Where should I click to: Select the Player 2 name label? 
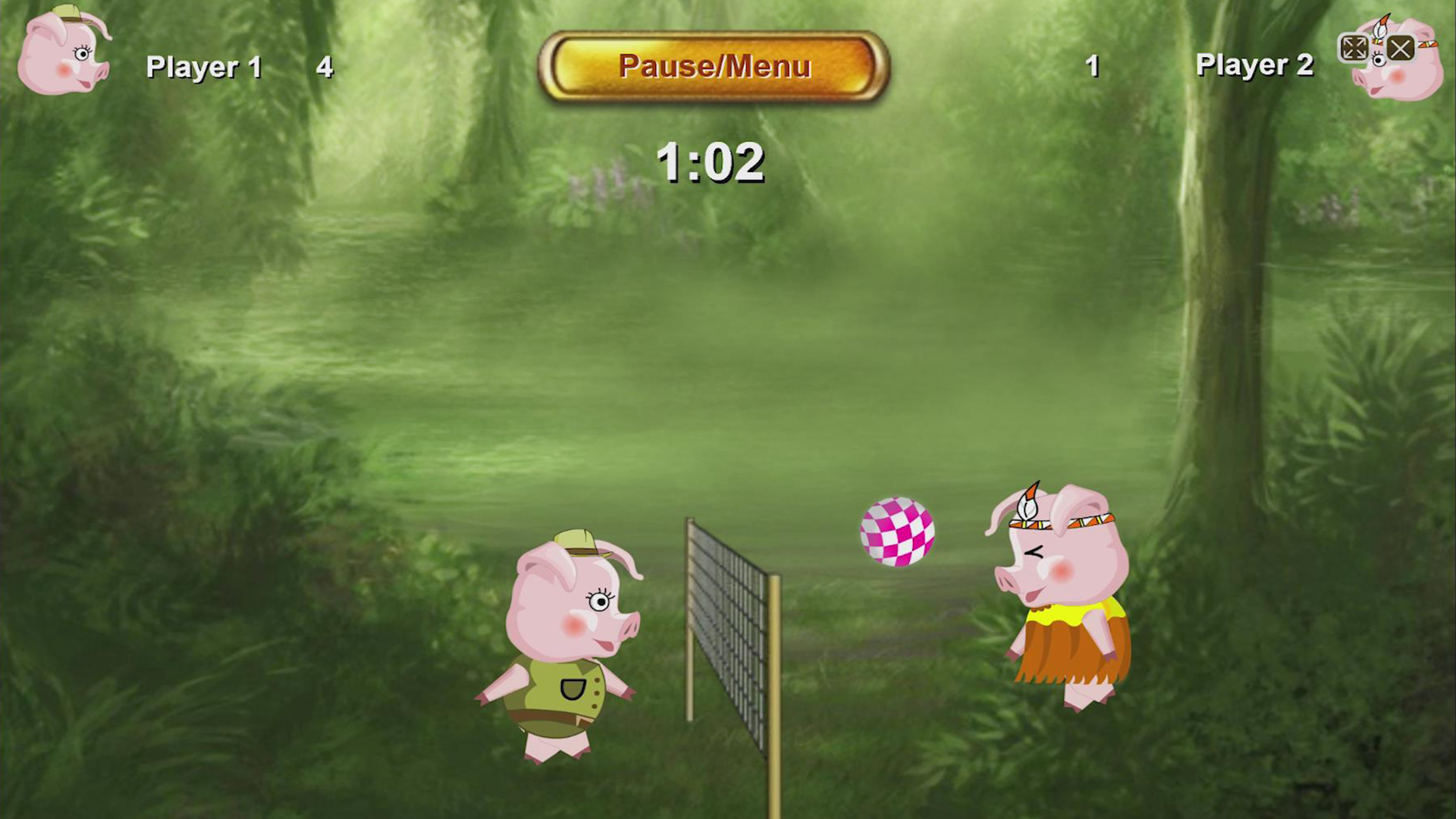pyautogui.click(x=1254, y=67)
